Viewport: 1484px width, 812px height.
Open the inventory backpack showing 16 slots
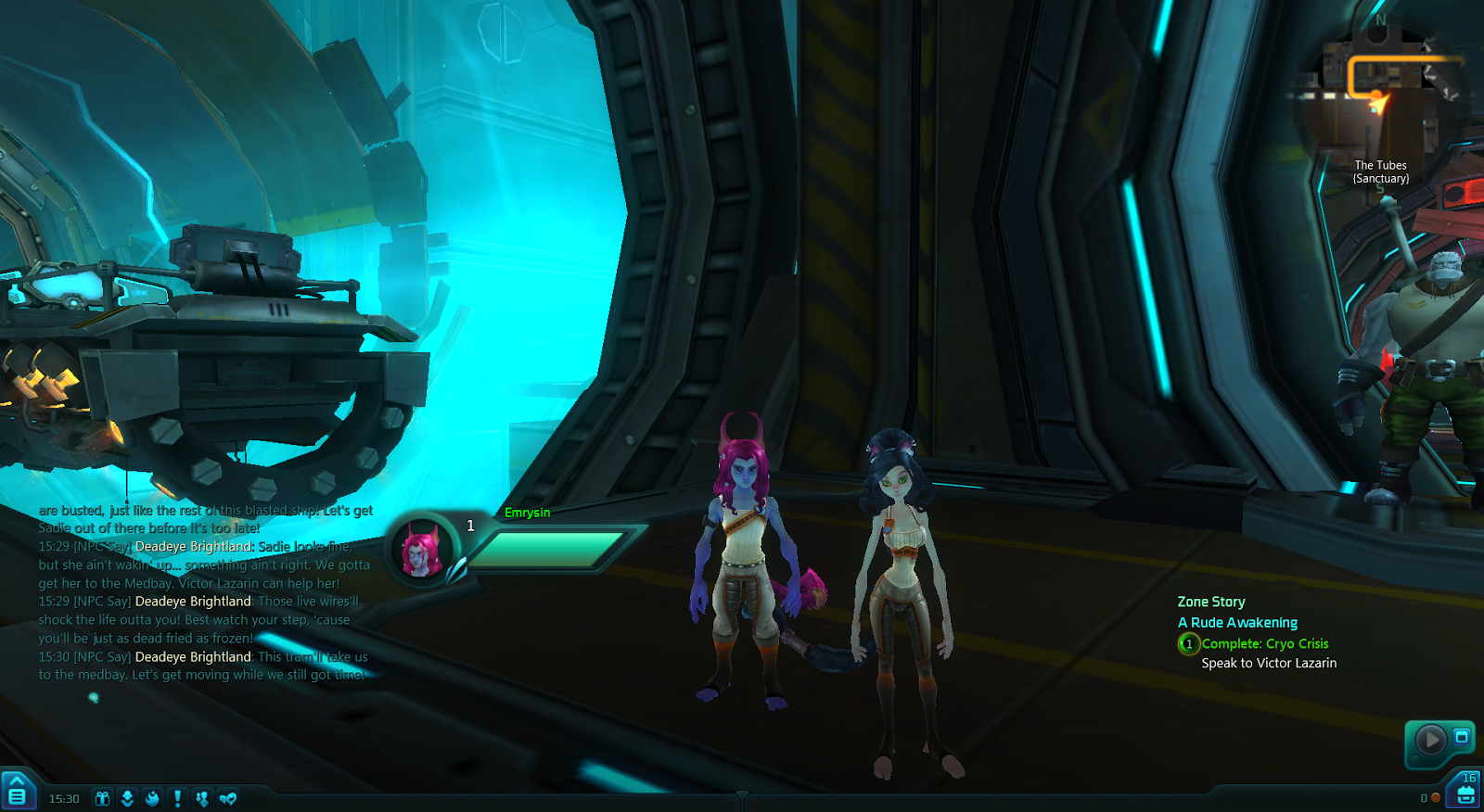tap(1464, 793)
